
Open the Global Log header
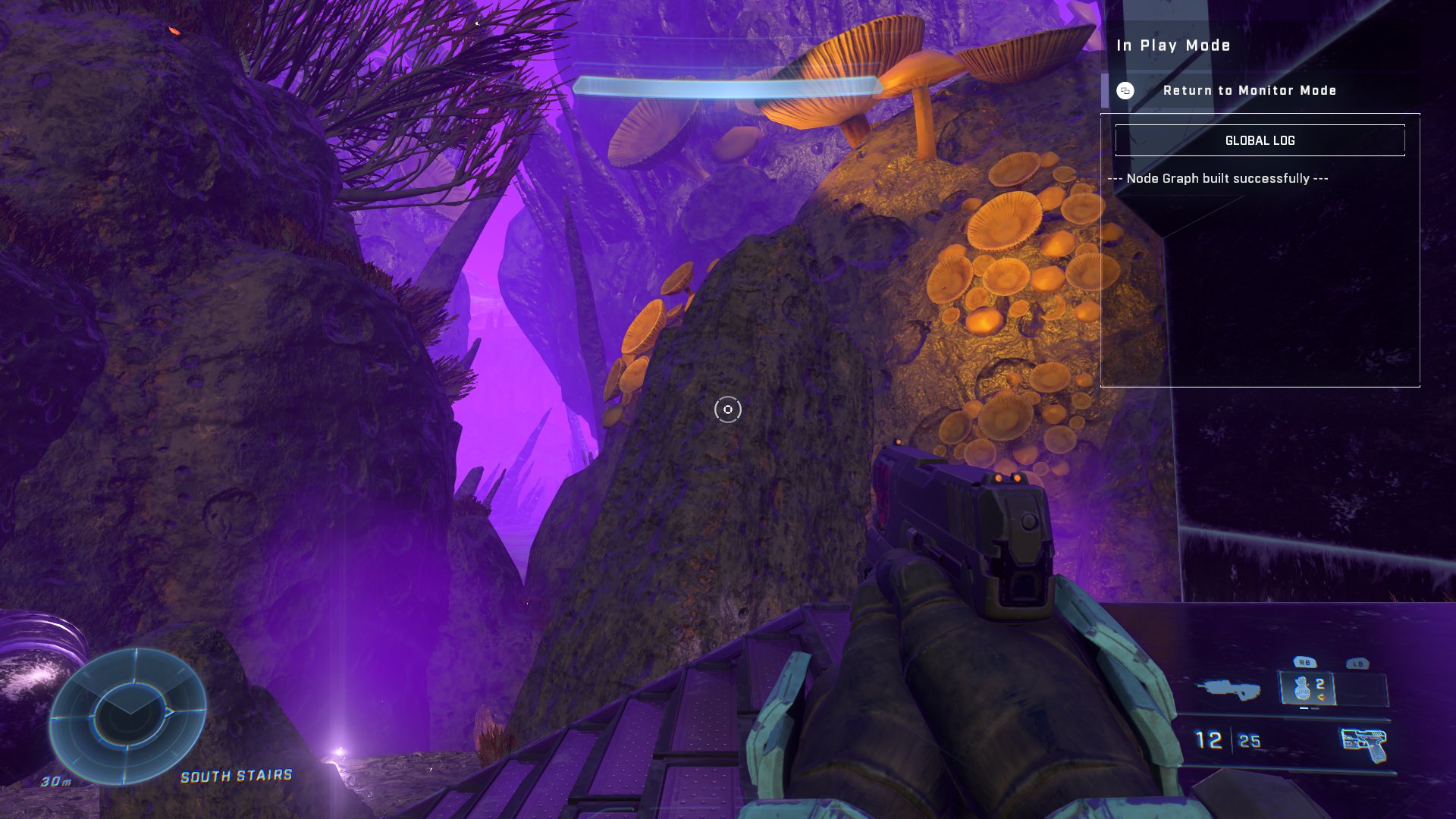1260,140
